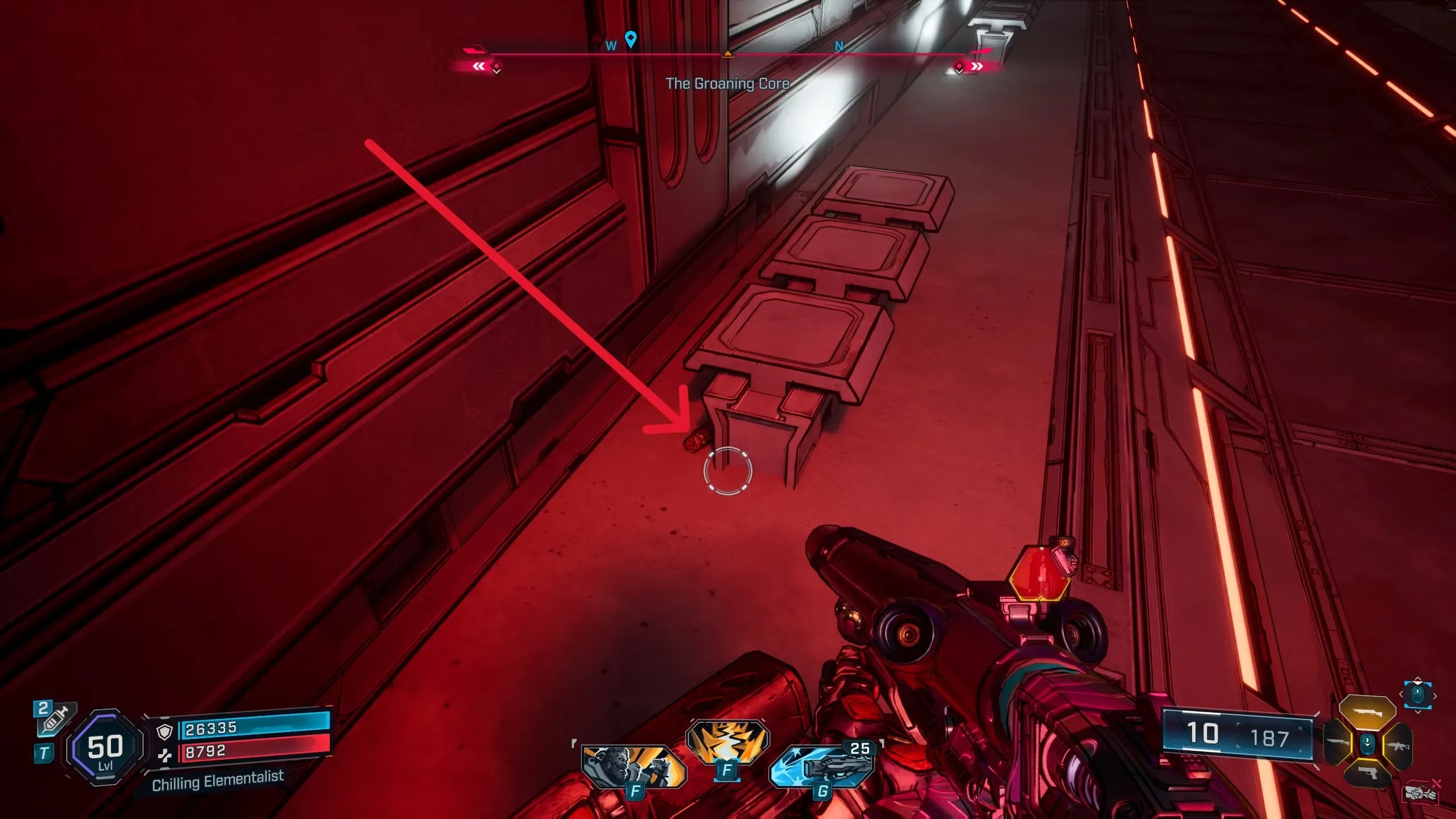Use the repair kit syringe icon

[56, 719]
